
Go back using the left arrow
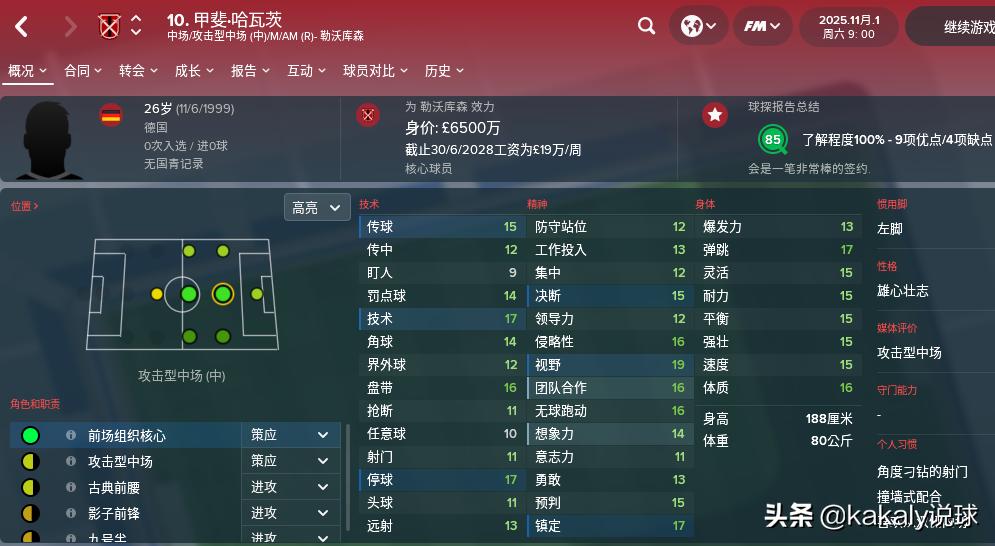(x=23, y=27)
